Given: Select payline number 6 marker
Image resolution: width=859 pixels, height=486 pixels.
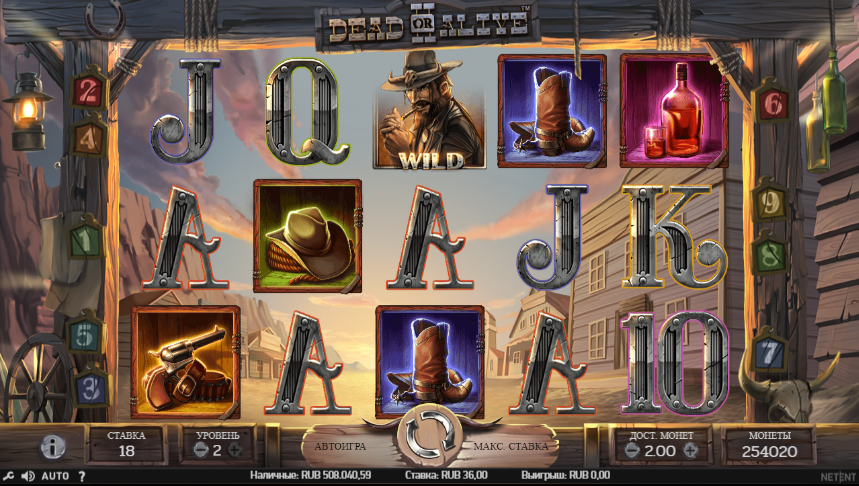Looking at the screenshot, I should coord(771,102).
